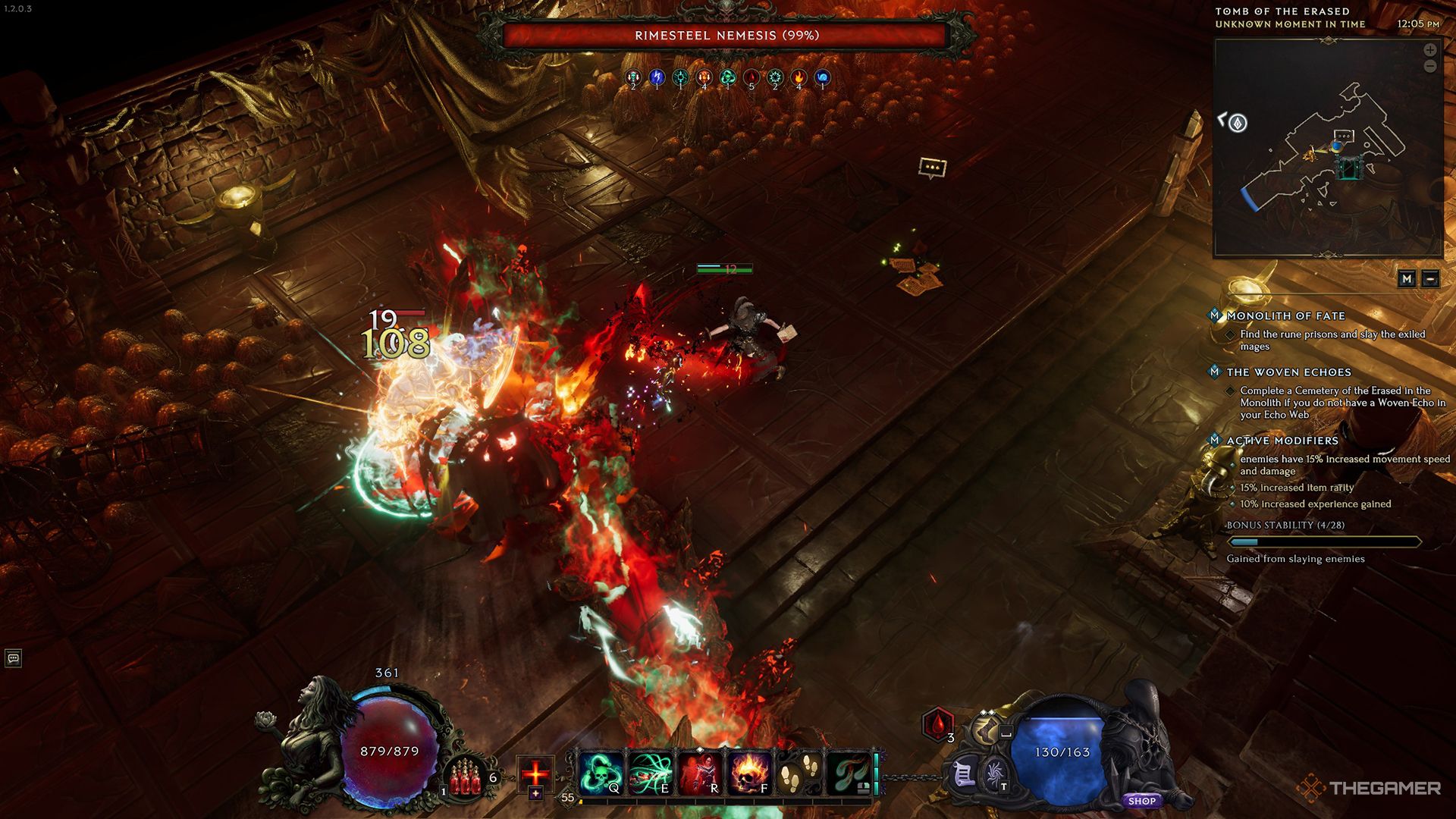Zoom out the minimap with minus button
This screenshot has height=819, width=1456.
coord(1429,67)
